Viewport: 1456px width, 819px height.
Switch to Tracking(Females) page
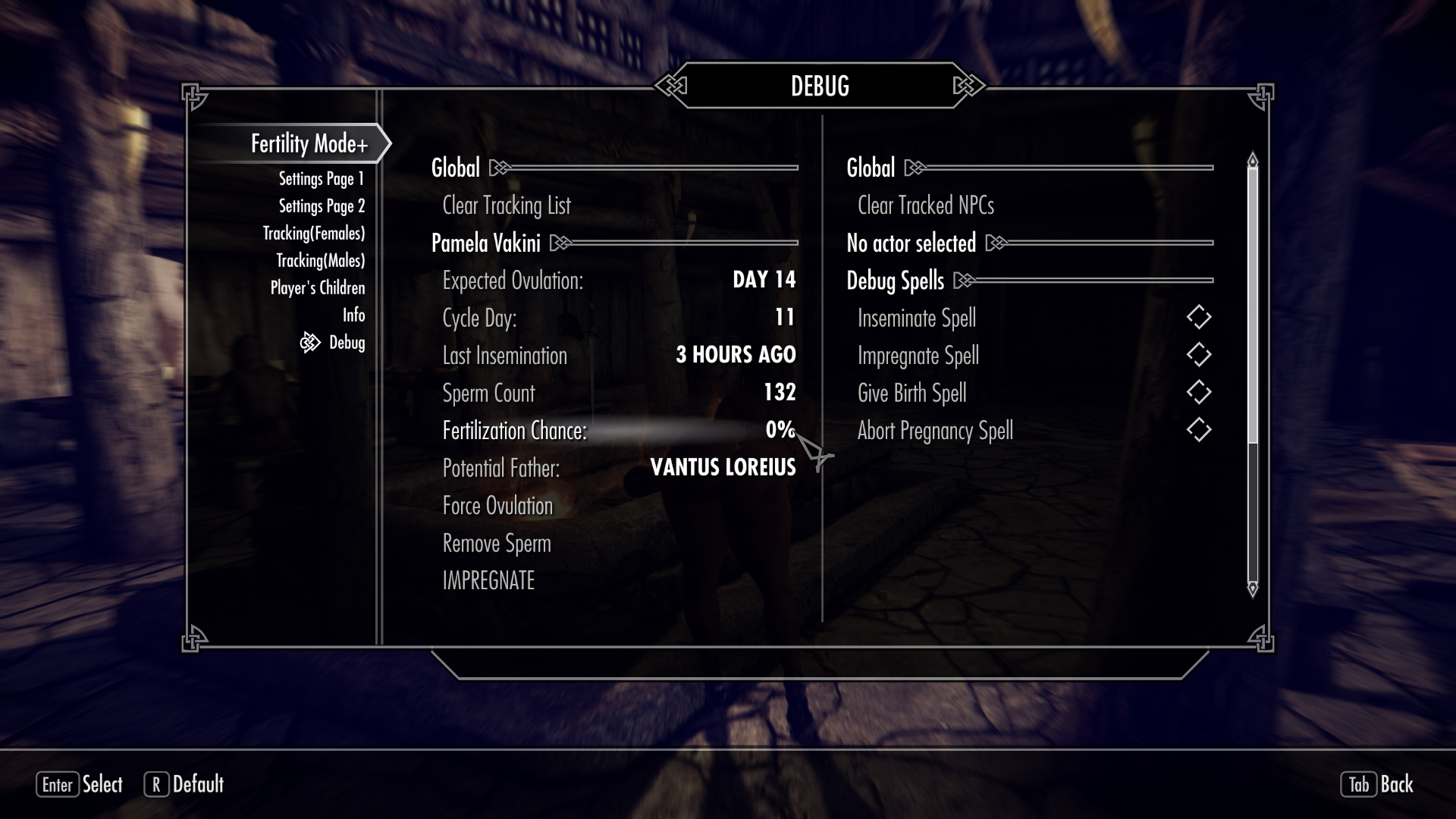(314, 233)
